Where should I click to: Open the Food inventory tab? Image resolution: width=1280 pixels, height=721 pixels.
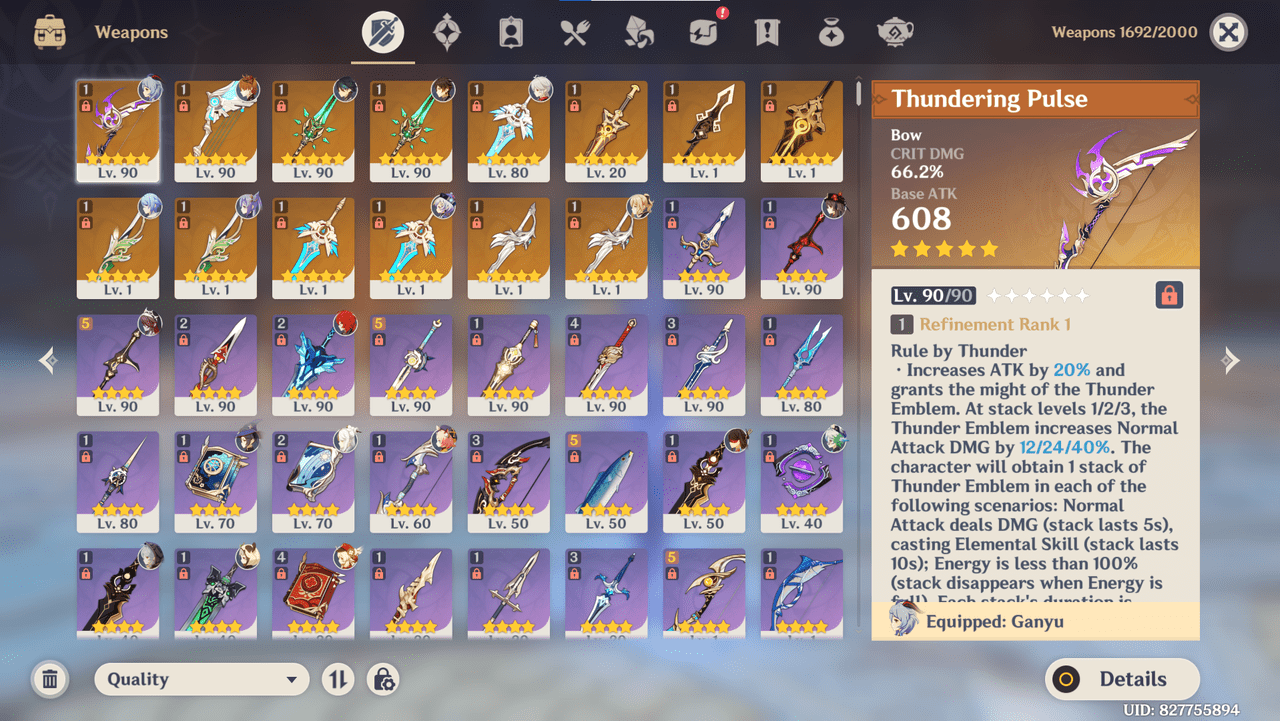point(575,31)
